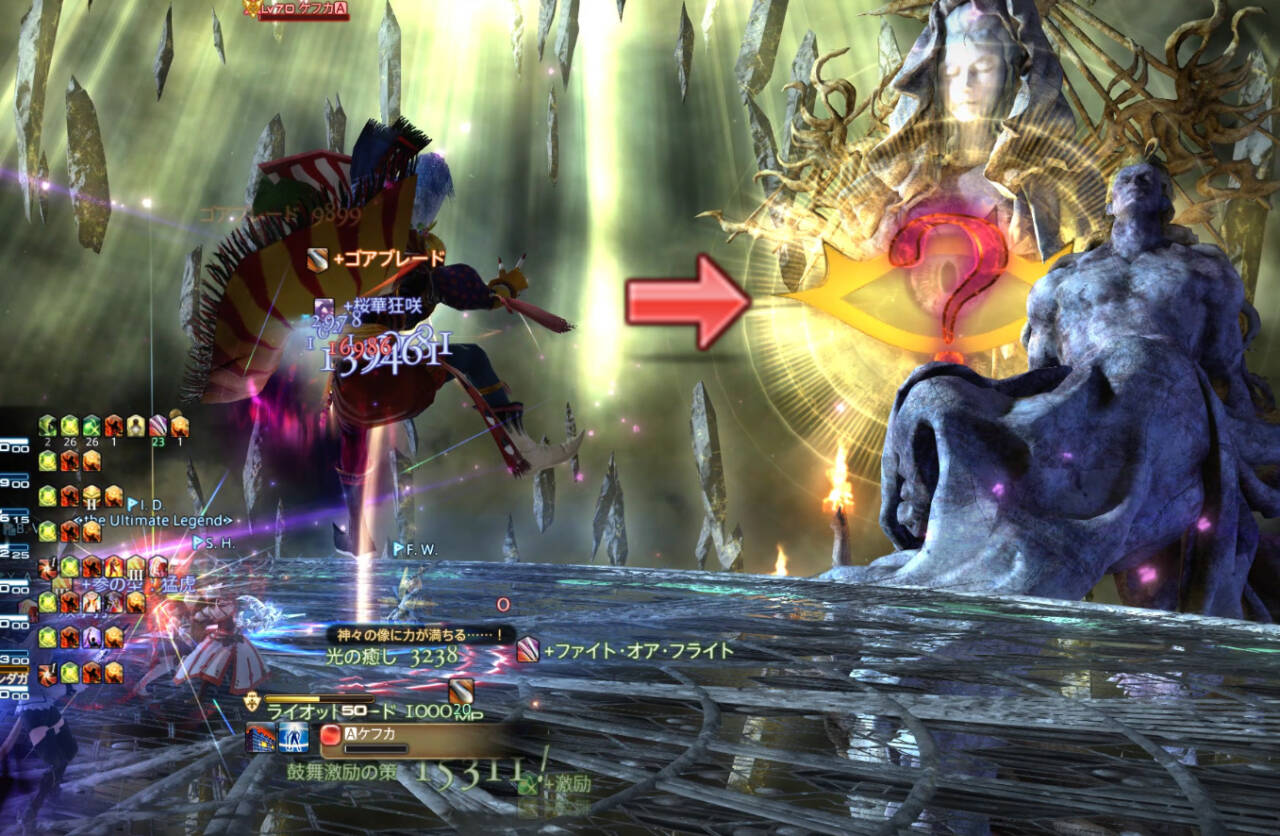1280x836 pixels.
Task: Click the gold buff icon marked II
Action: point(91,496)
